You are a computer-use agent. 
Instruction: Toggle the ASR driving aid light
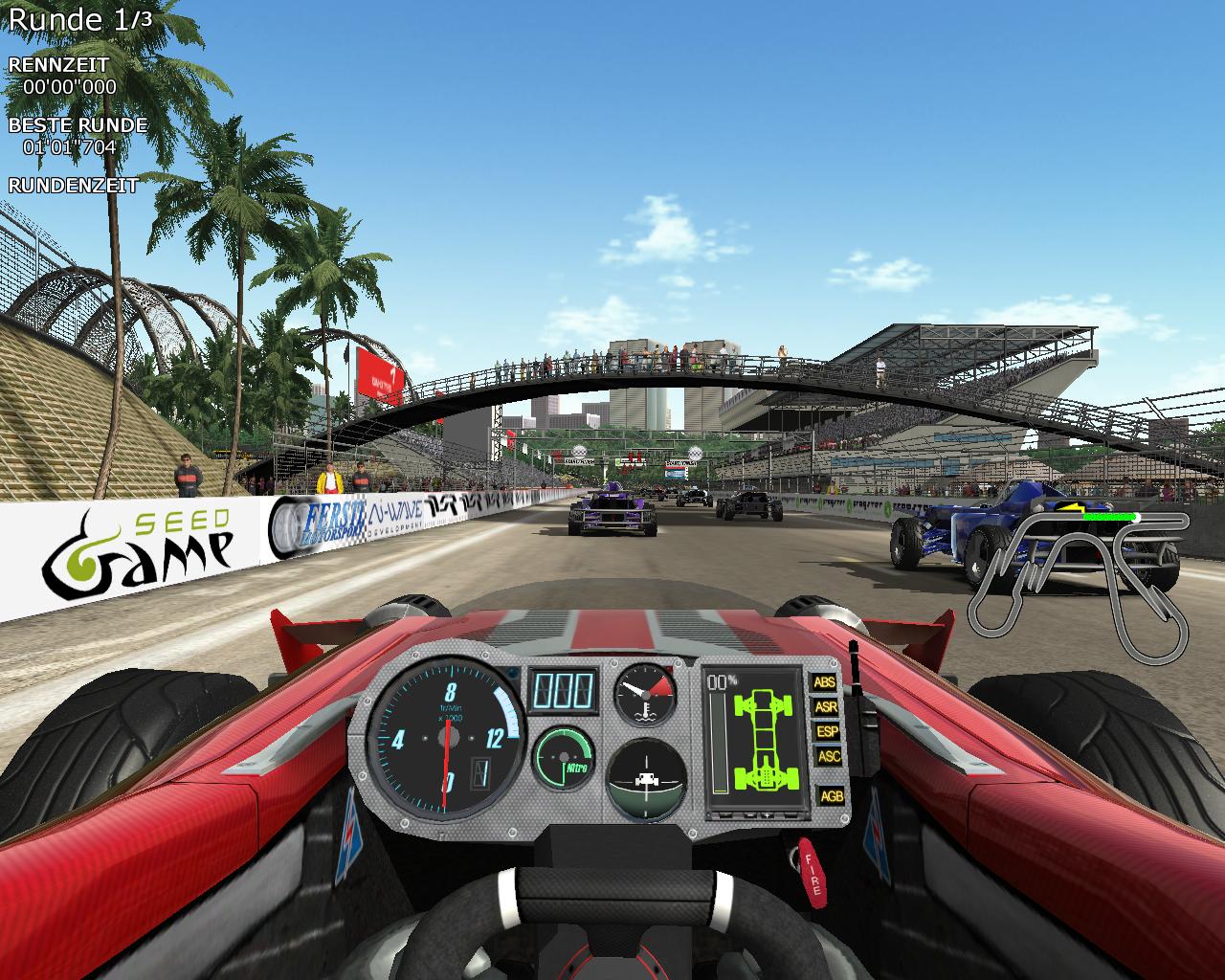coord(825,707)
